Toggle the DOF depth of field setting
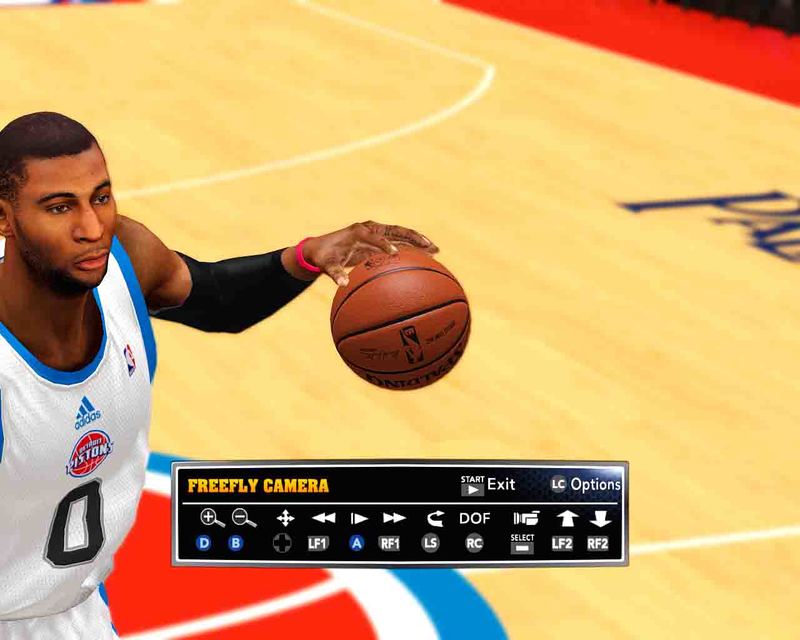This screenshot has height=640, width=800. click(475, 518)
